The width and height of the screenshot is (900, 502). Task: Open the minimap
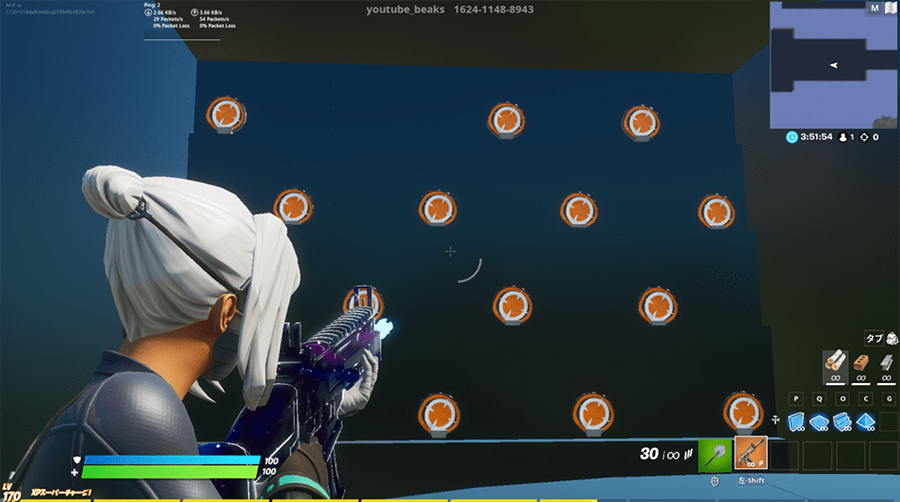coord(832,66)
